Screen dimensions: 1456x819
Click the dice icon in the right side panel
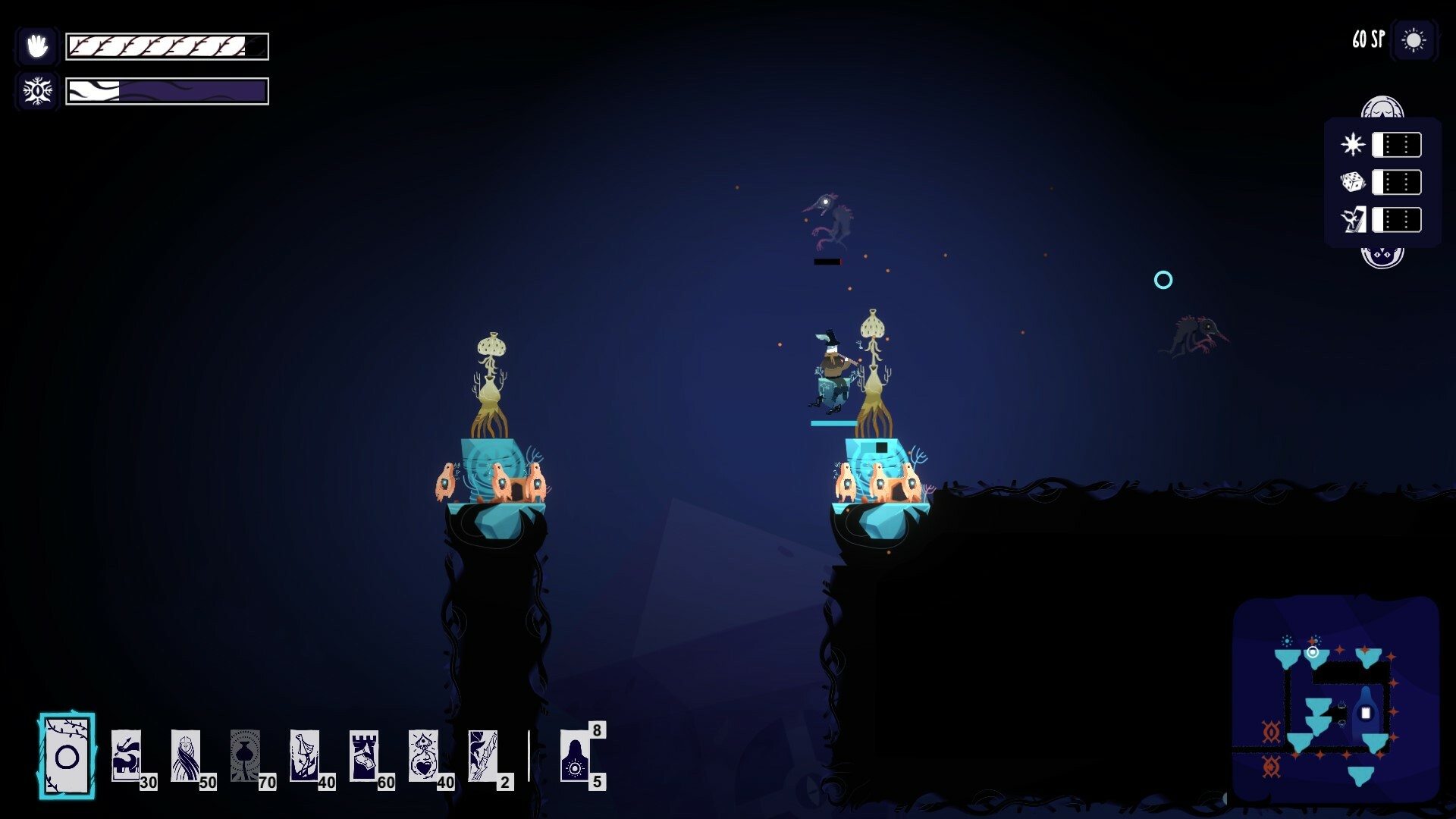click(x=1354, y=182)
